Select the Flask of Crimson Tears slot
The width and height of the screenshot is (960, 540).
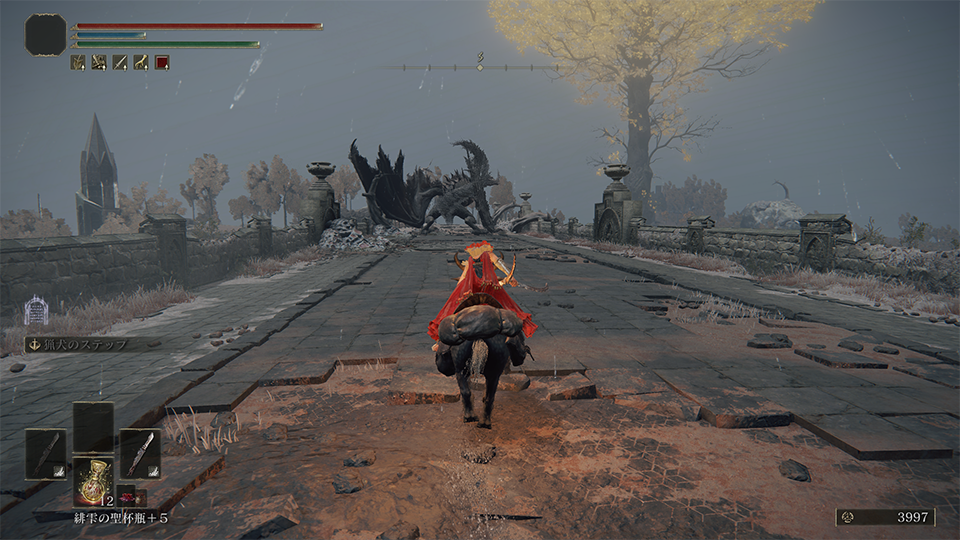point(93,481)
